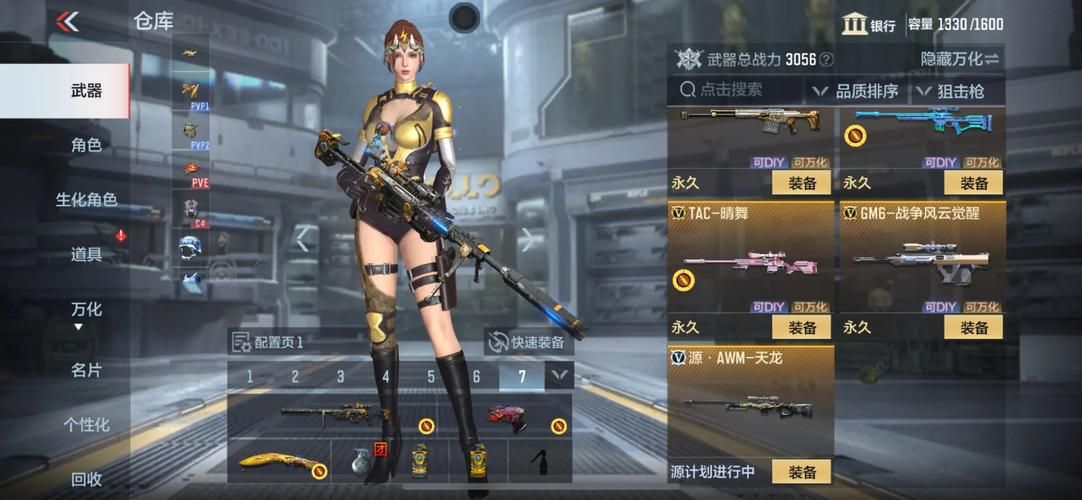
Task: Open the 配置页1 loadout page selector
Action: pyautogui.click(x=268, y=342)
